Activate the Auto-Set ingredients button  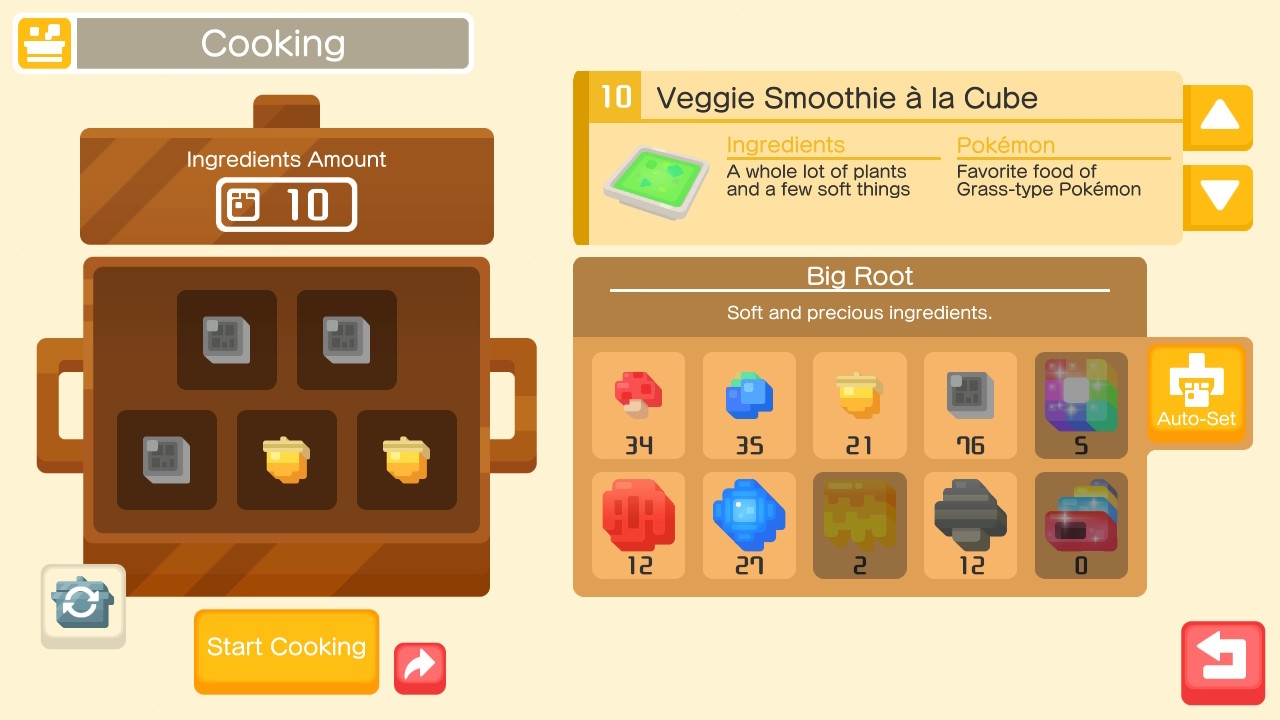[x=1196, y=393]
